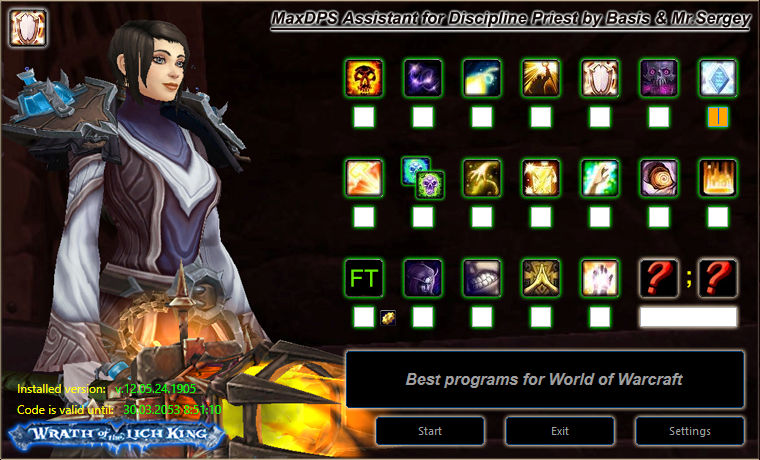Open the small gear beside the FT checkbox

[x=389, y=317]
